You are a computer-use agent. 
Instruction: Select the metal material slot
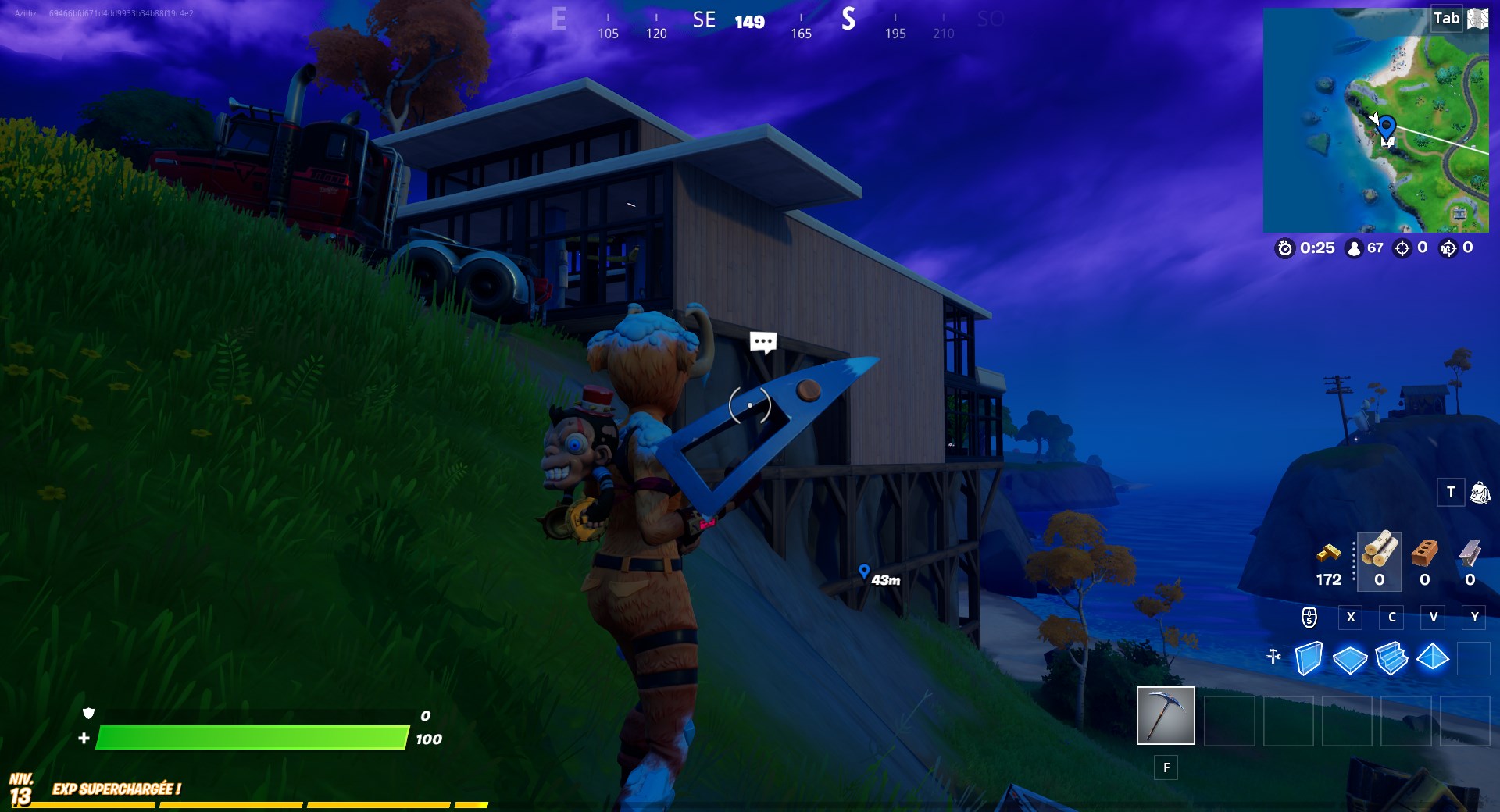[1470, 558]
